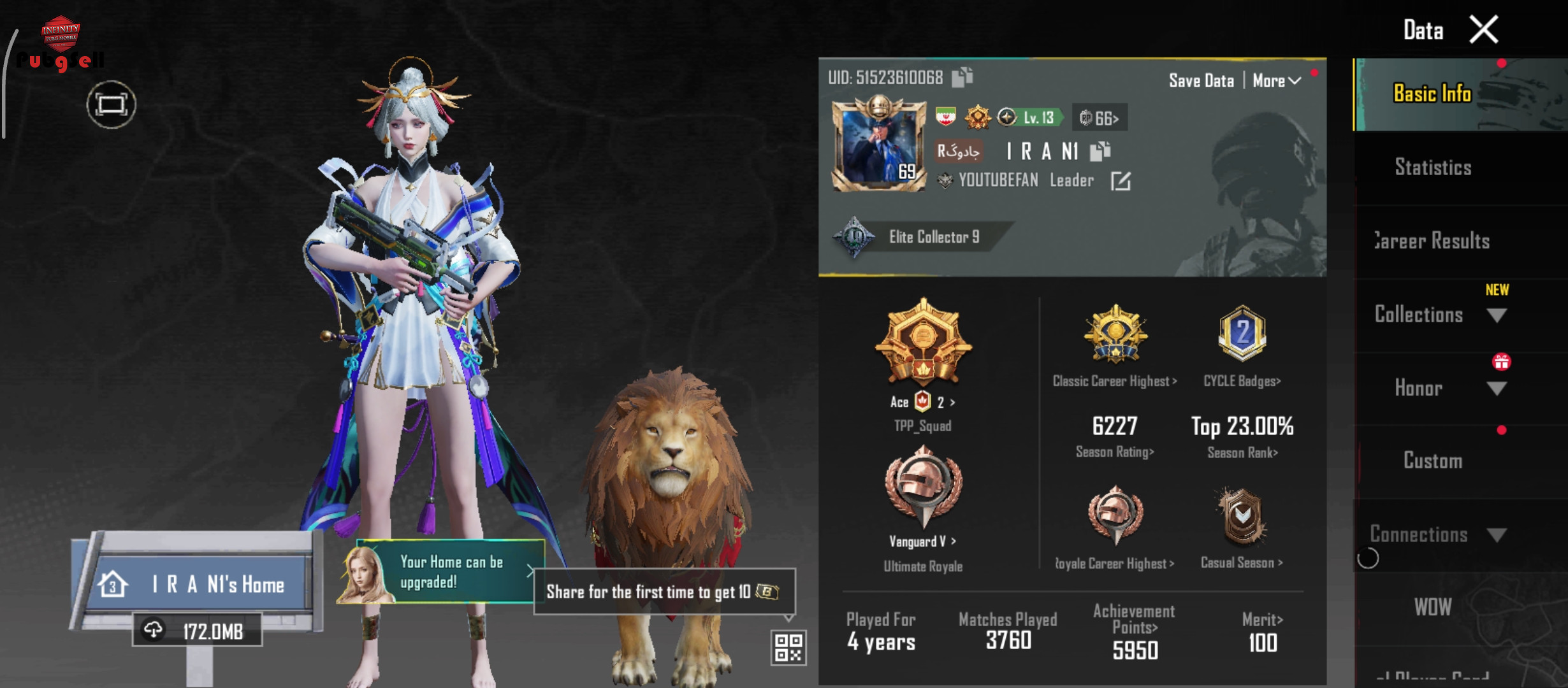This screenshot has width=1568, height=688.
Task: Close the Data profile screen
Action: (1484, 30)
